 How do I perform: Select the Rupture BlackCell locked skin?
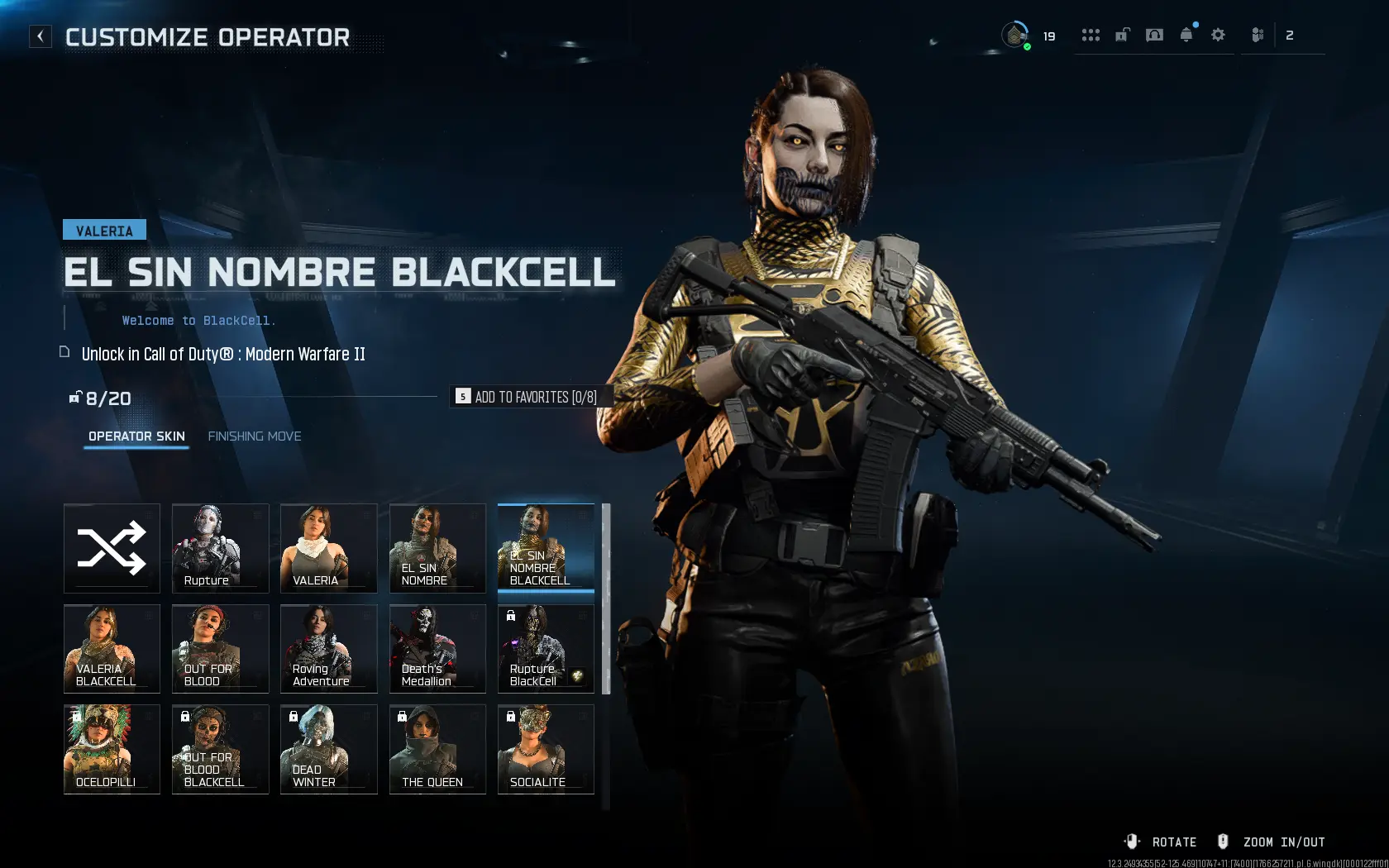(545, 648)
